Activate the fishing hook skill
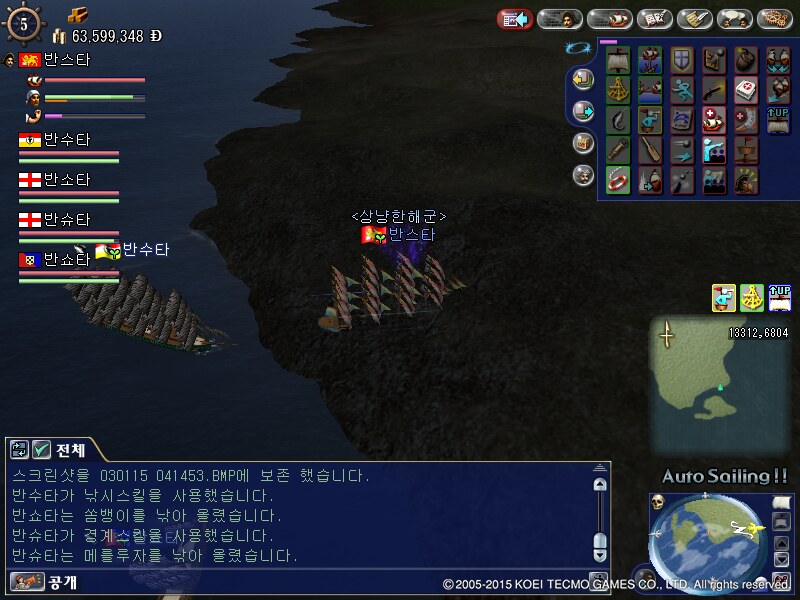 pos(619,120)
